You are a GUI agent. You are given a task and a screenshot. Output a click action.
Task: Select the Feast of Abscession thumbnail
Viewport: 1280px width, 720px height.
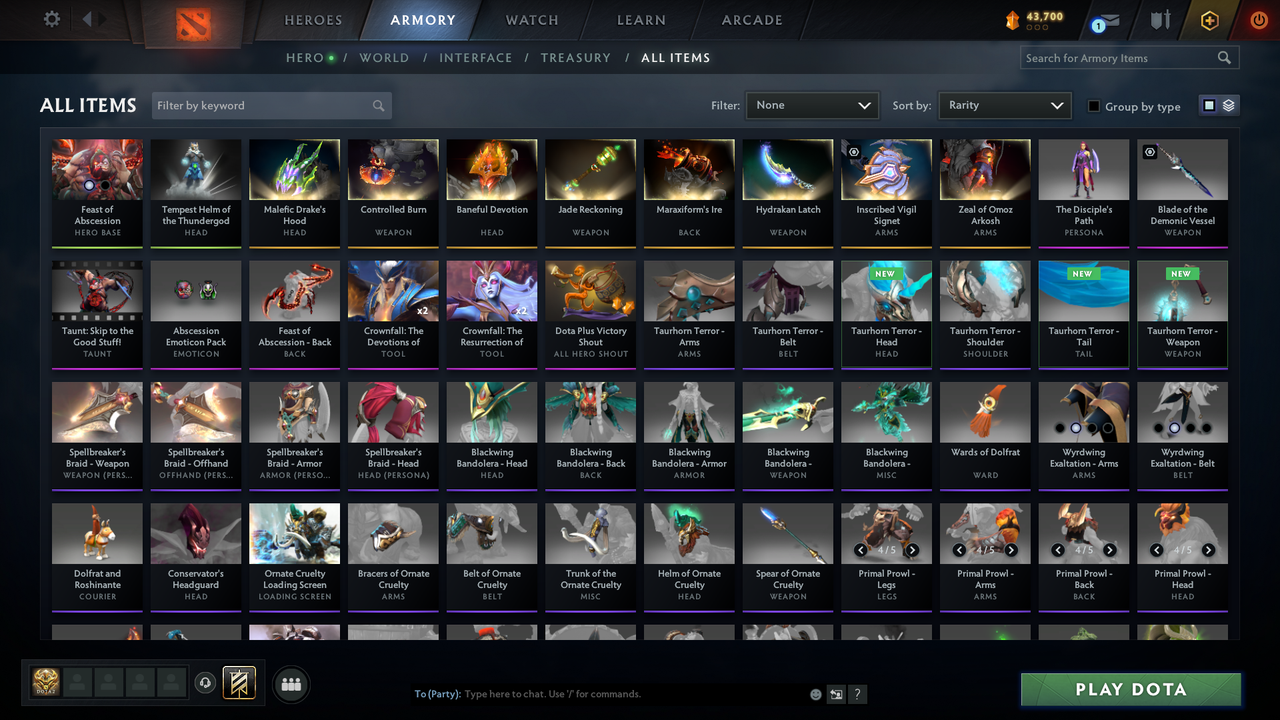(x=96, y=168)
